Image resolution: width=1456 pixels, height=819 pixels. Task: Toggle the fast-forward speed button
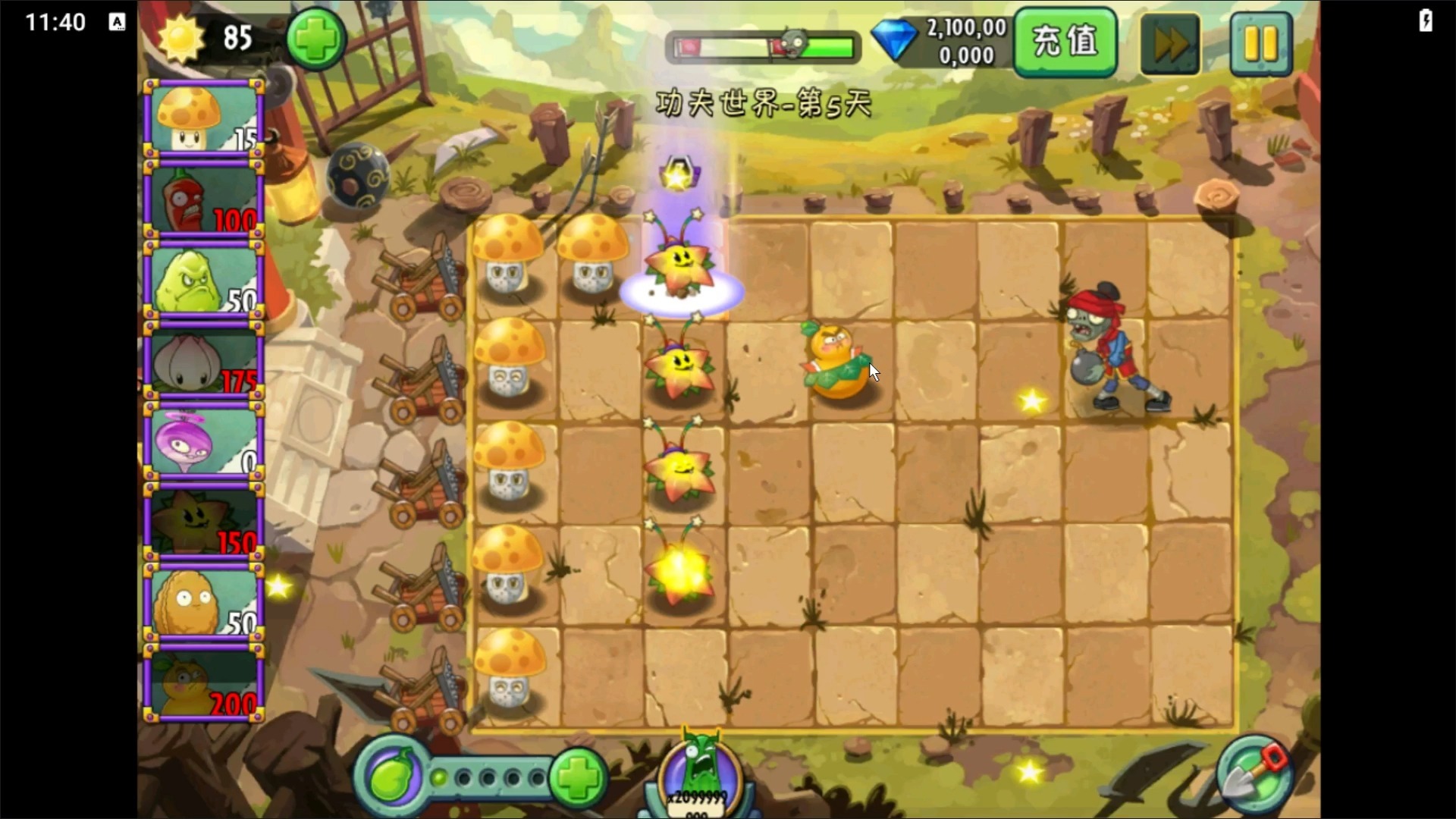[x=1170, y=44]
